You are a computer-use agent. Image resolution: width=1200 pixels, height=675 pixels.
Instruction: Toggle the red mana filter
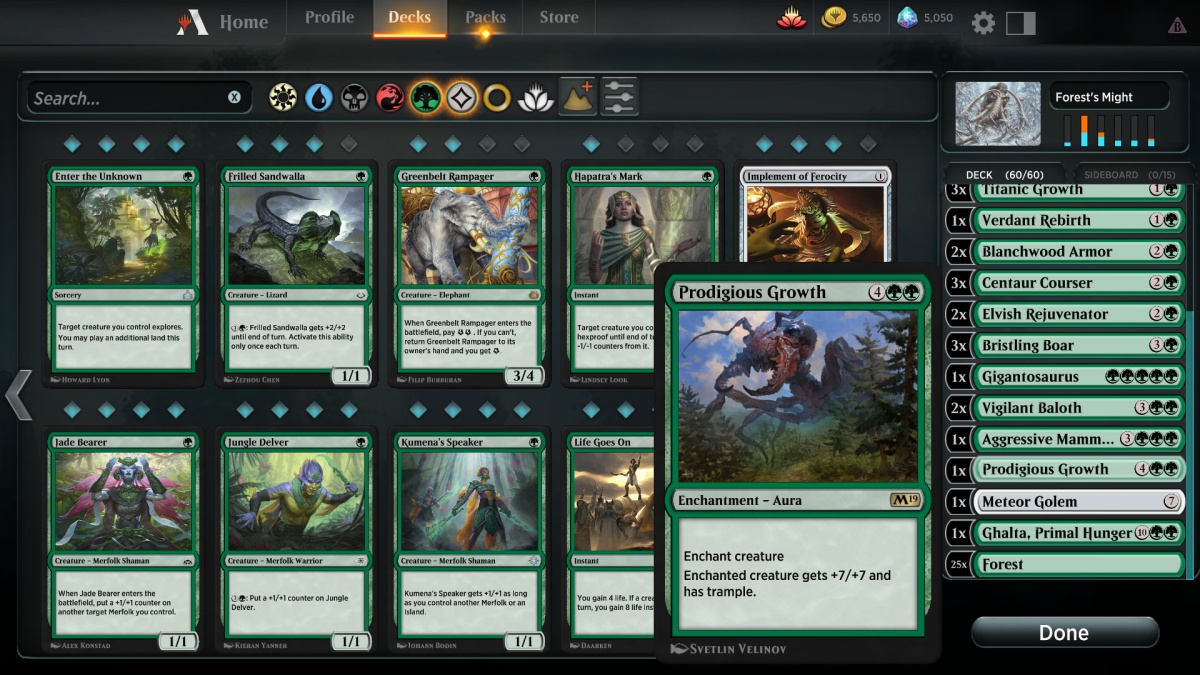tap(390, 98)
